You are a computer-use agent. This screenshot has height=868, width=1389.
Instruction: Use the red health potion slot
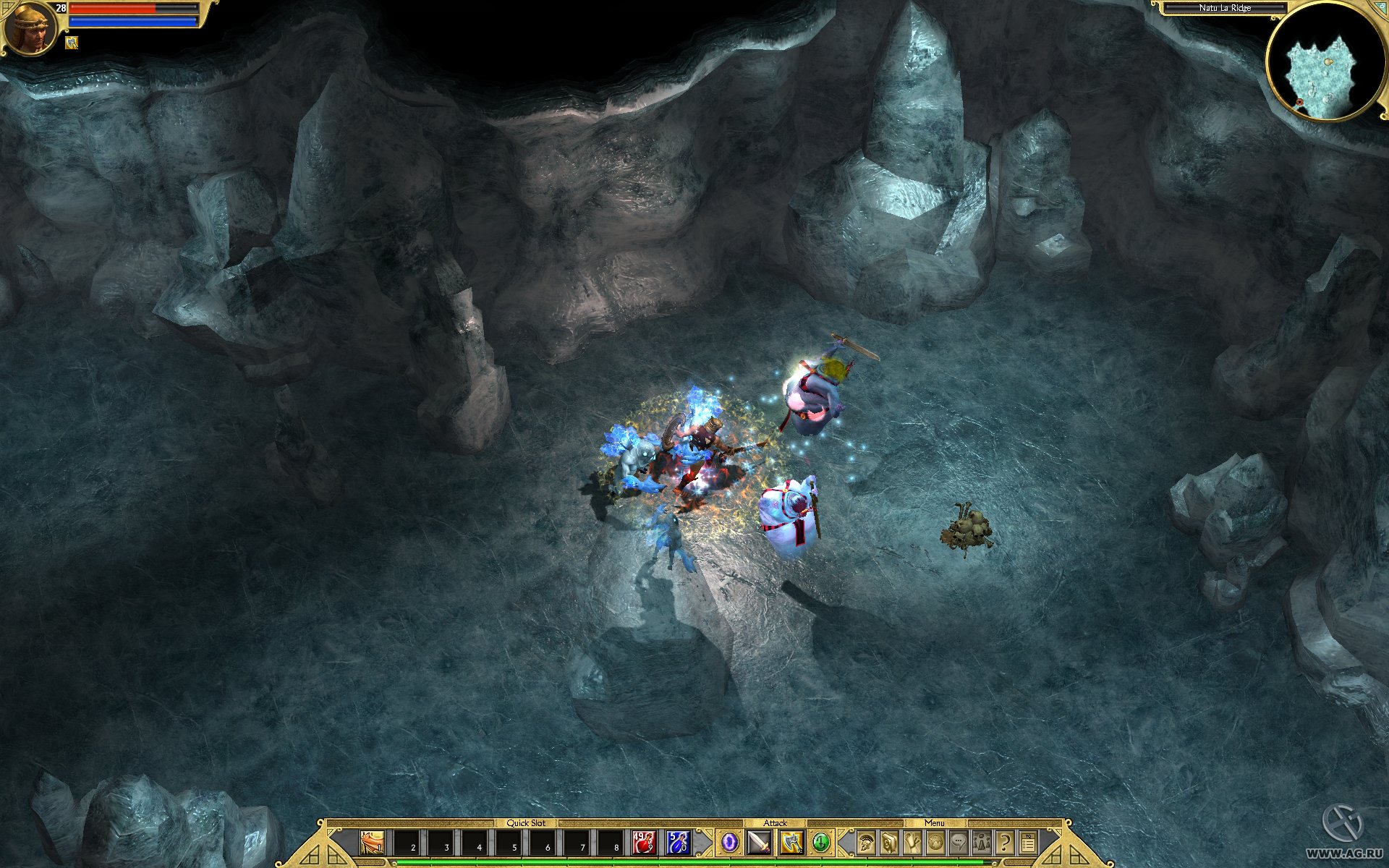tap(644, 843)
